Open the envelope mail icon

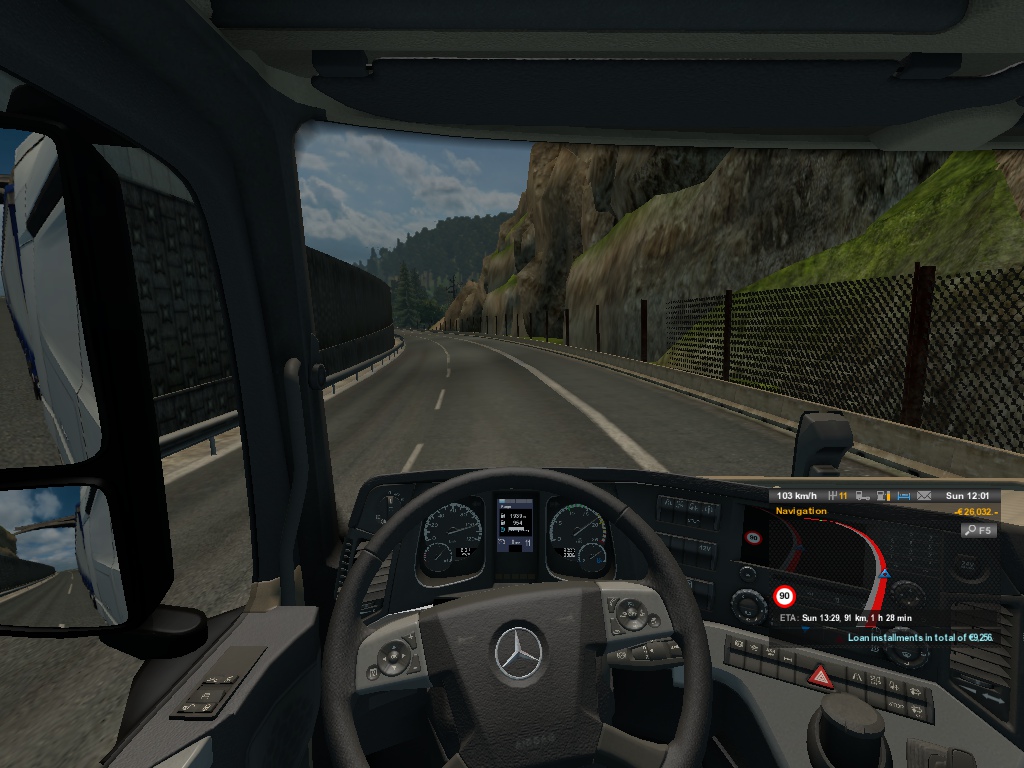click(924, 495)
